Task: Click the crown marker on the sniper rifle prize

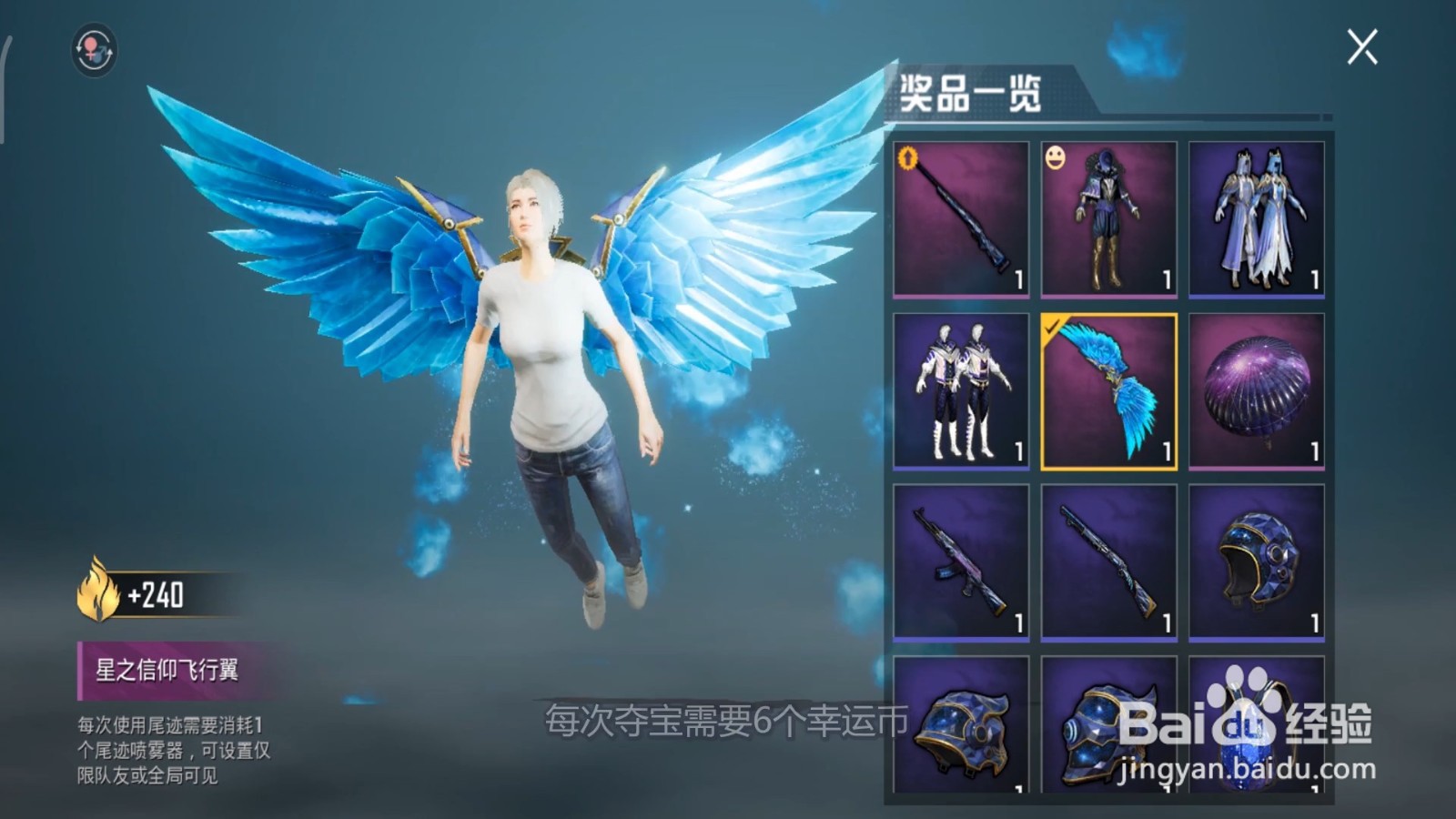Action: (910, 157)
